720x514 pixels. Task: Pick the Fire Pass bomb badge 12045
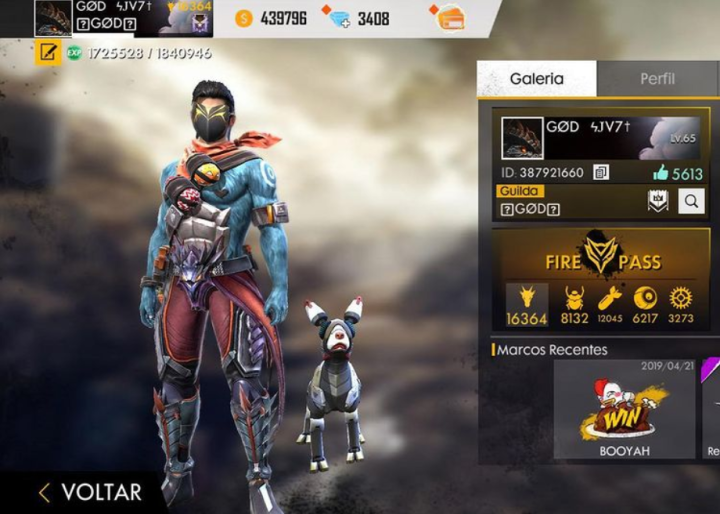coord(610,305)
